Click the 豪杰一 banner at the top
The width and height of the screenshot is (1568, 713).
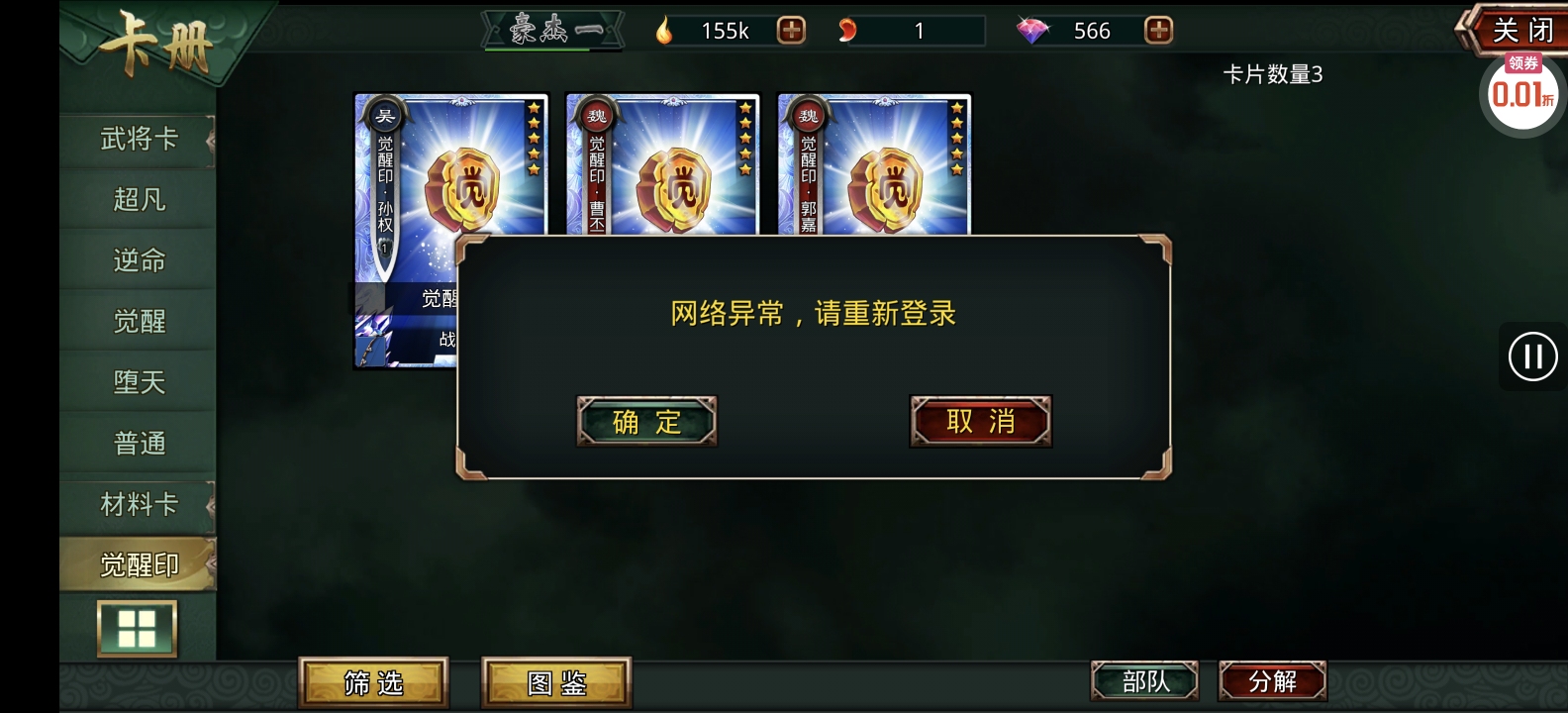tap(550, 28)
